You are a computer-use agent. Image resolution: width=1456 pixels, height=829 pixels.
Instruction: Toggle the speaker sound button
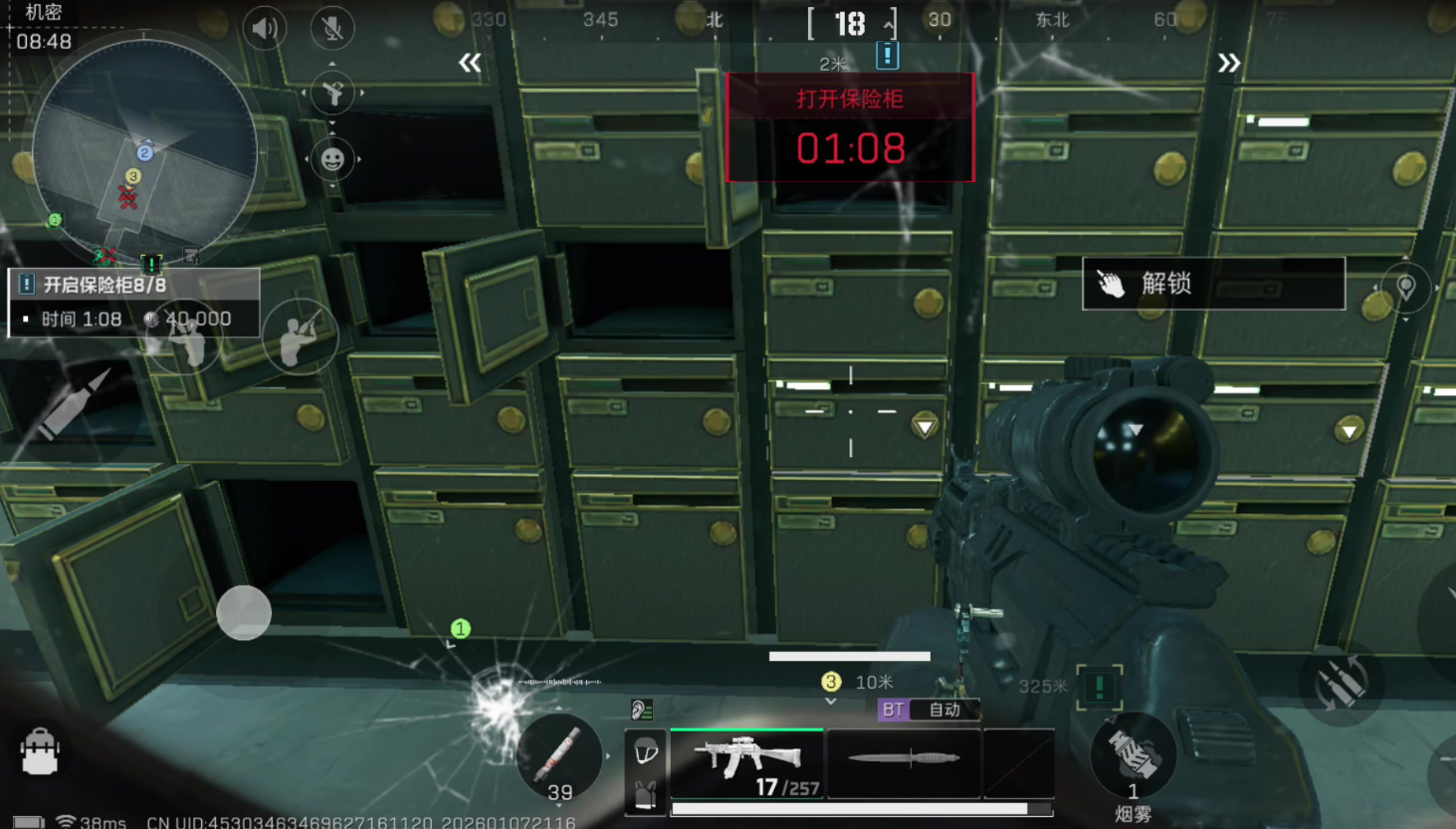(x=265, y=28)
